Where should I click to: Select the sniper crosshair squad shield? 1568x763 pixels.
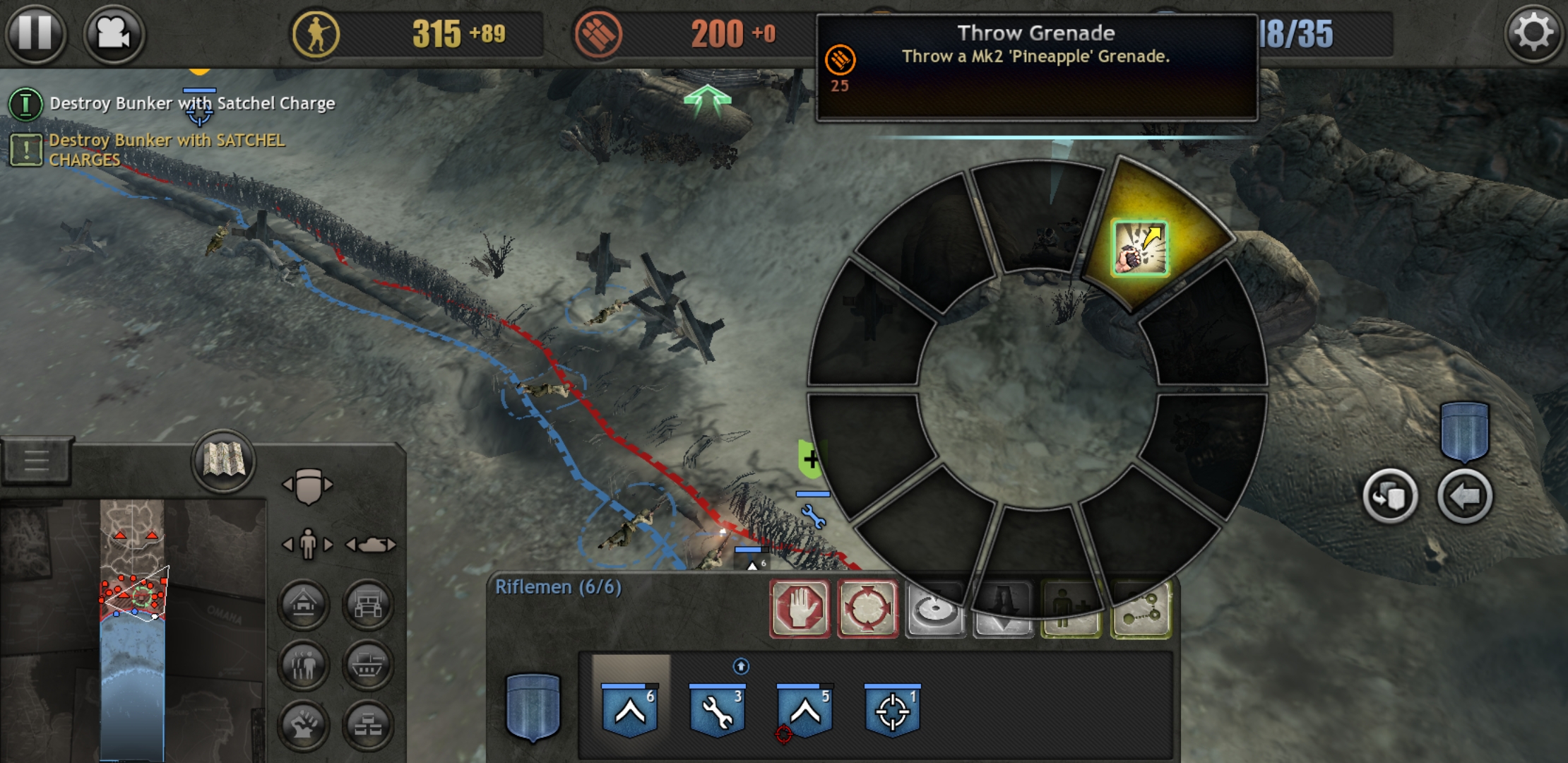pyautogui.click(x=892, y=710)
